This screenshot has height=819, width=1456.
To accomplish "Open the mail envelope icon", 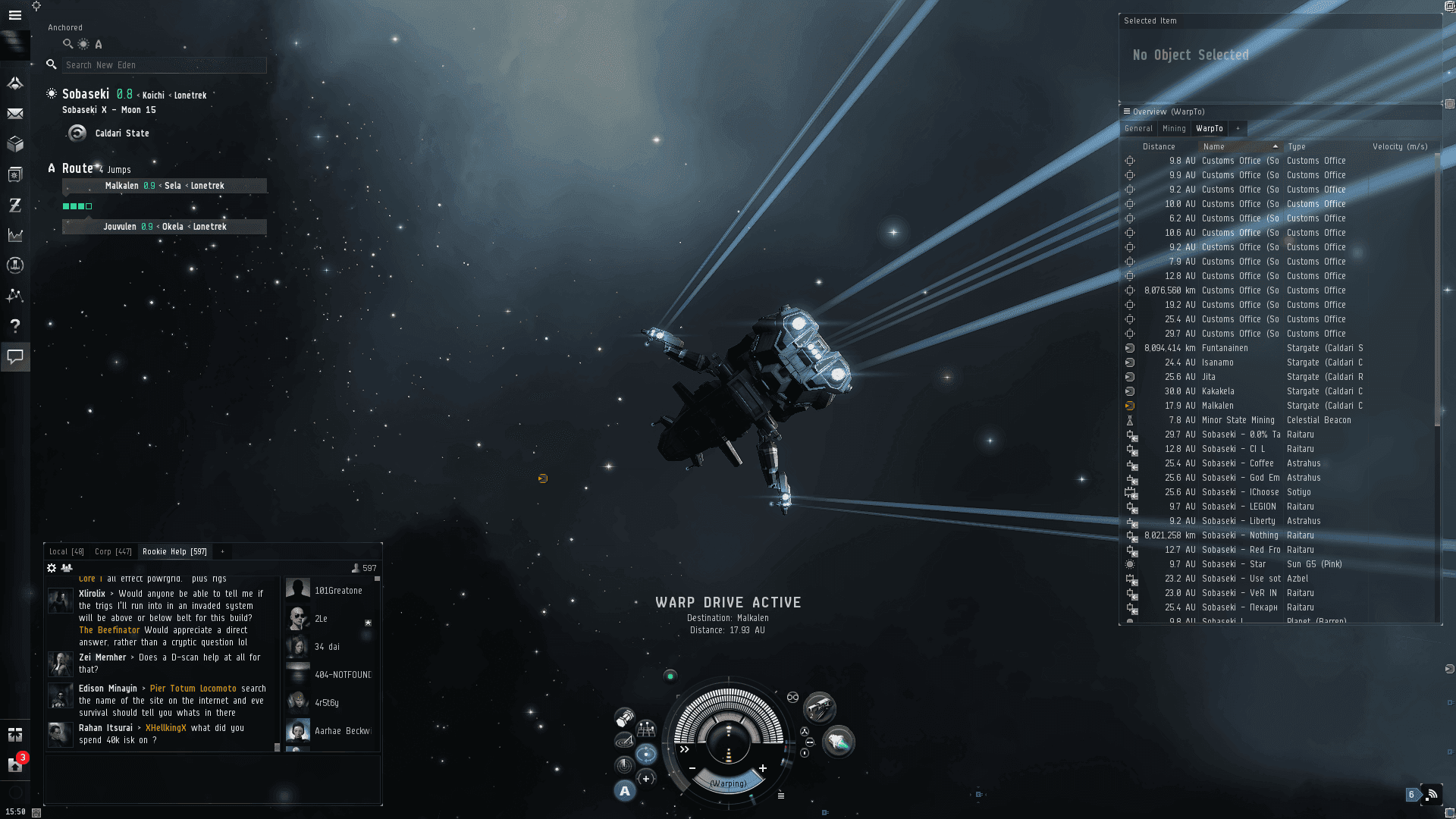I will click(x=14, y=114).
